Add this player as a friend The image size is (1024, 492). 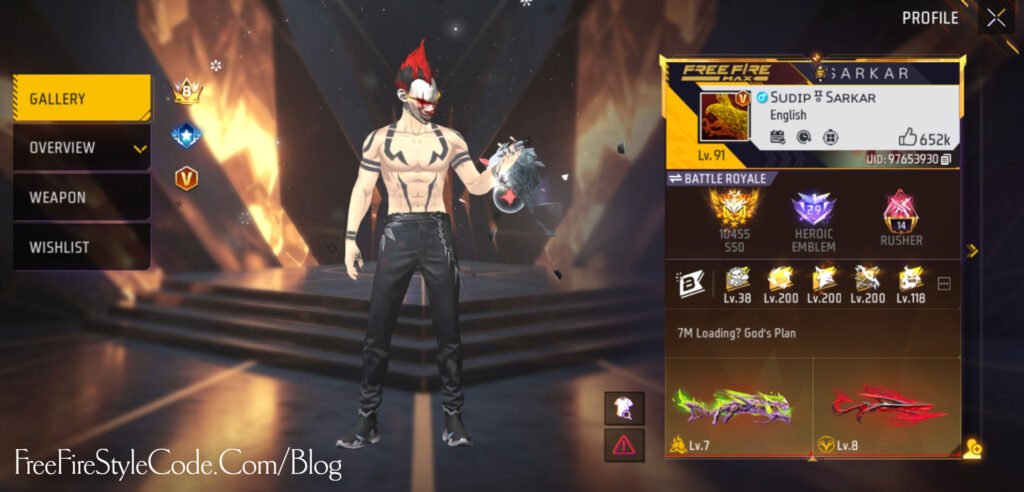click(973, 450)
